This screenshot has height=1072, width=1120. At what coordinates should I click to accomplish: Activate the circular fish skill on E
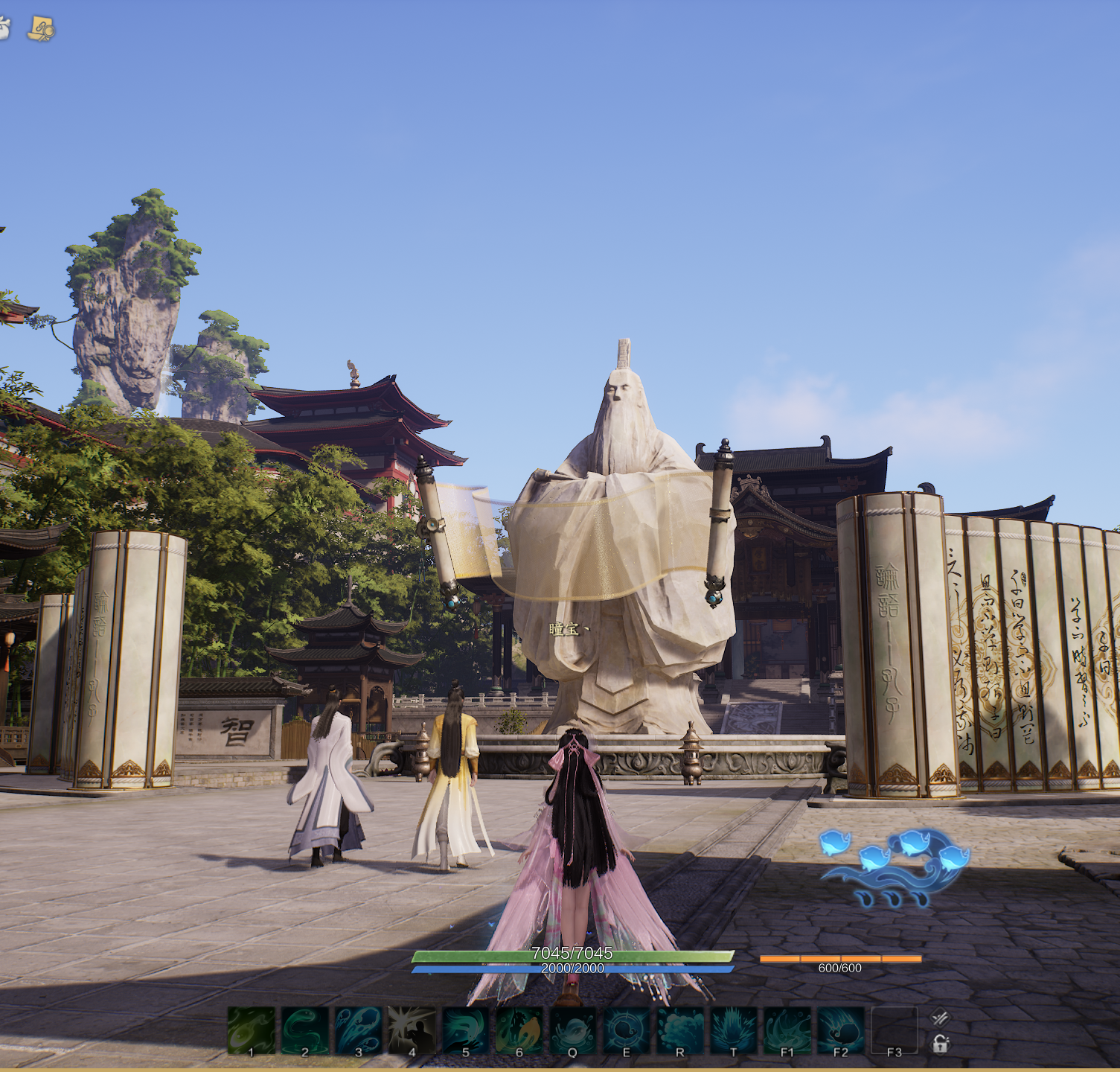627,1030
